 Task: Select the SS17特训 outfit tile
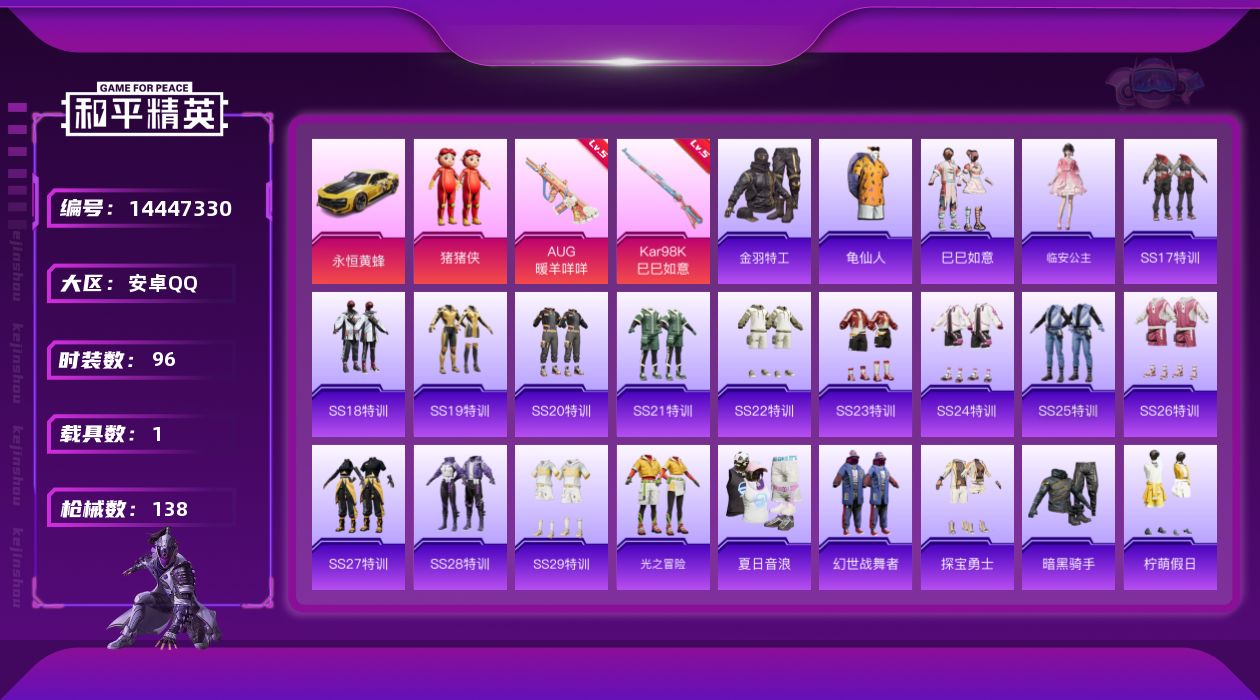tap(1170, 210)
